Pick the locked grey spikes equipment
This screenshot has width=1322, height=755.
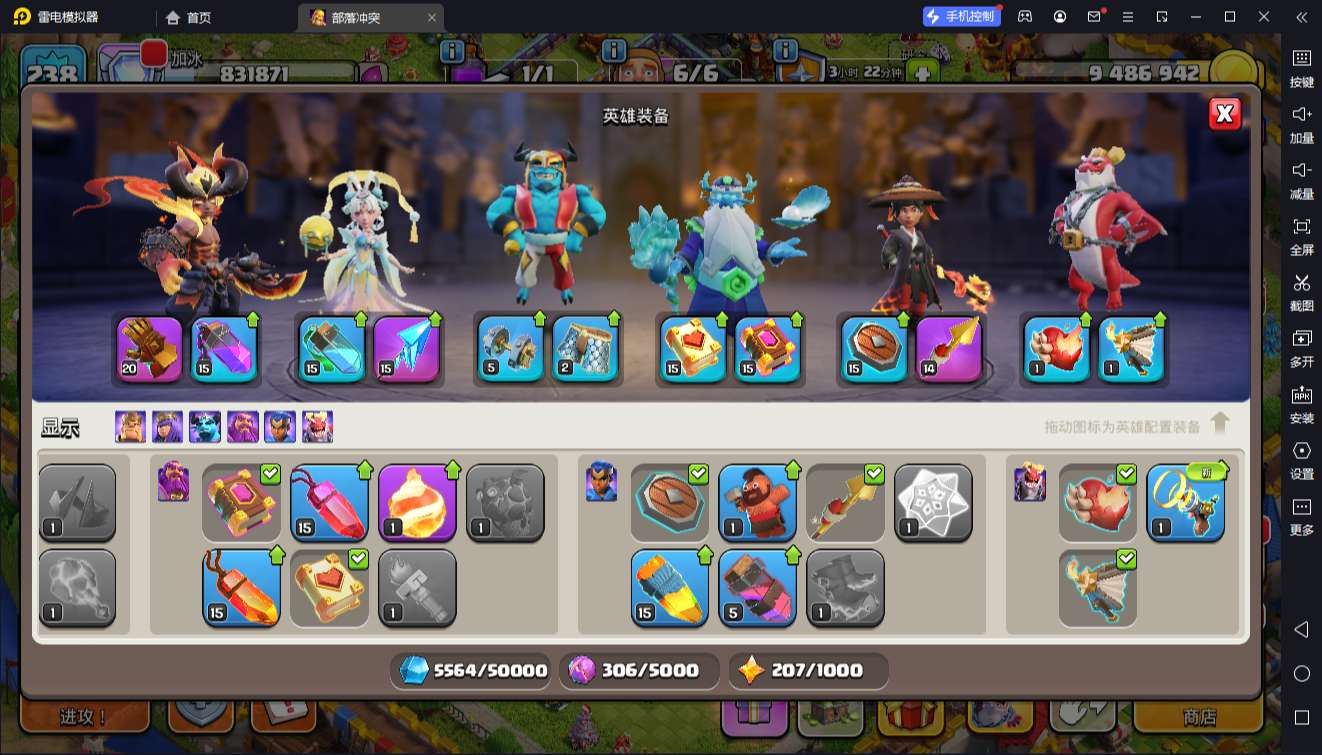[77, 502]
